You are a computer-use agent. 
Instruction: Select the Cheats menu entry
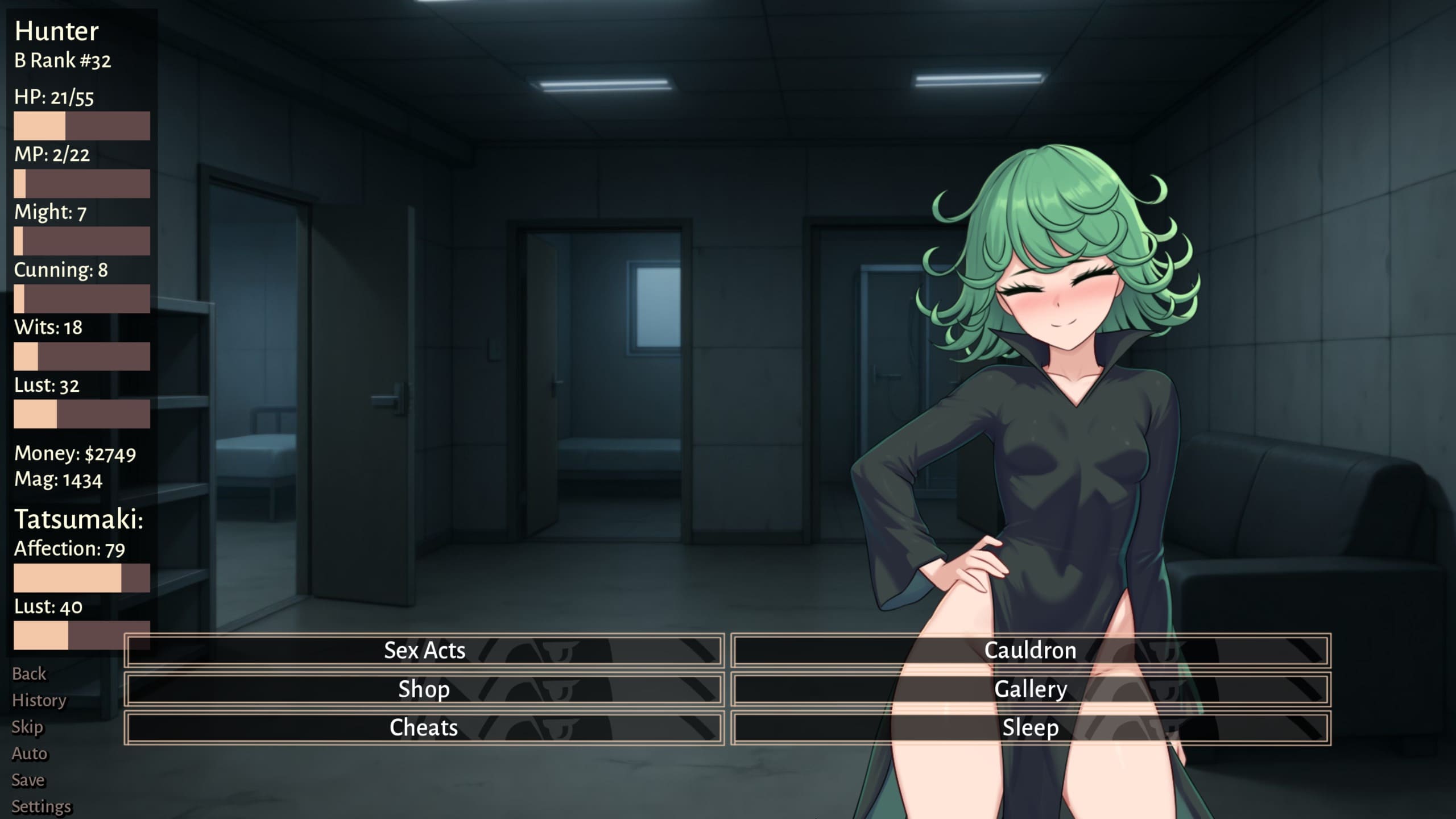(424, 728)
